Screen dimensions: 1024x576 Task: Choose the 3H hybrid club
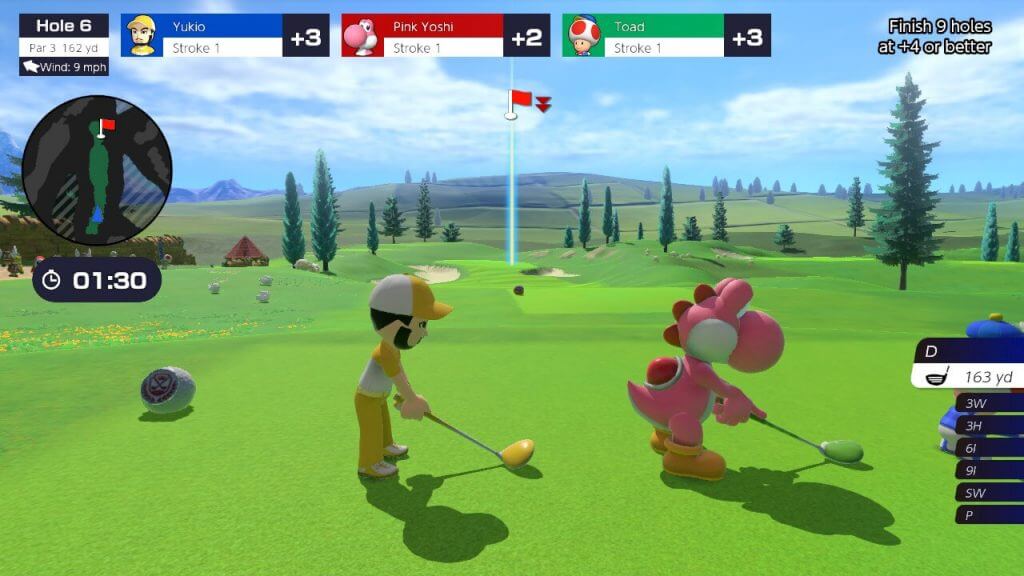point(988,425)
